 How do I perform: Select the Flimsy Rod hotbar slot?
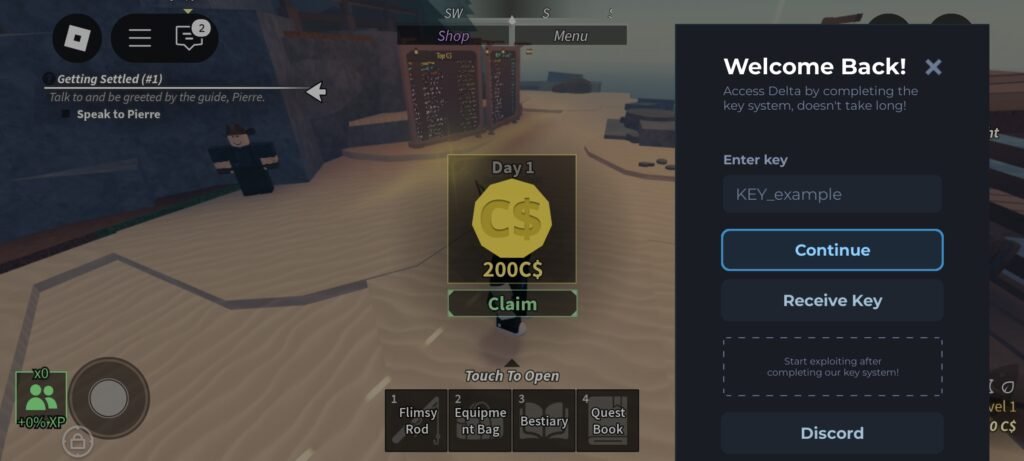[416, 421]
